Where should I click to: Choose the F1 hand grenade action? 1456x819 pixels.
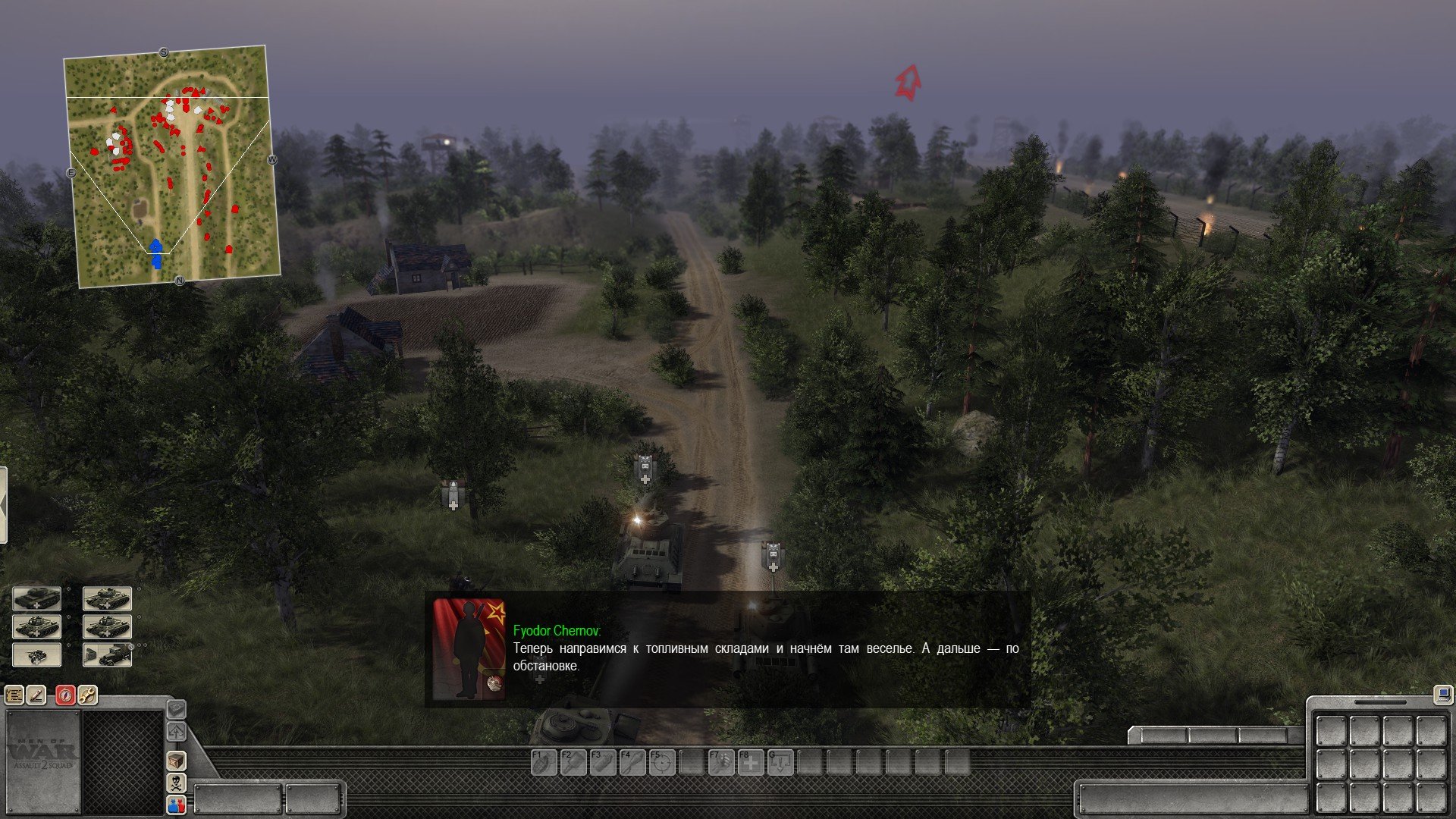click(x=543, y=762)
